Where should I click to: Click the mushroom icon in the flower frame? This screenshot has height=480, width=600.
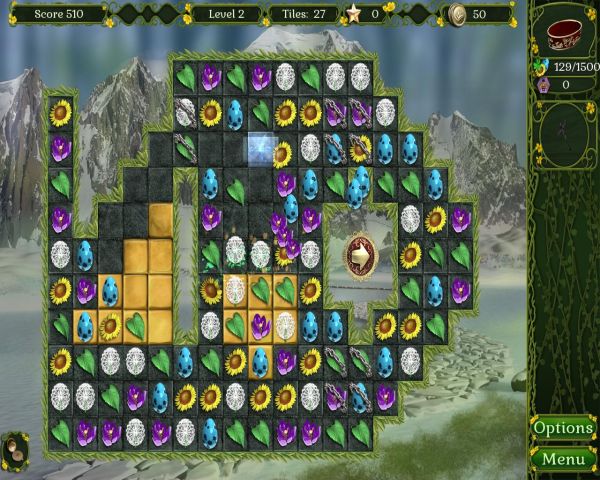16,446
